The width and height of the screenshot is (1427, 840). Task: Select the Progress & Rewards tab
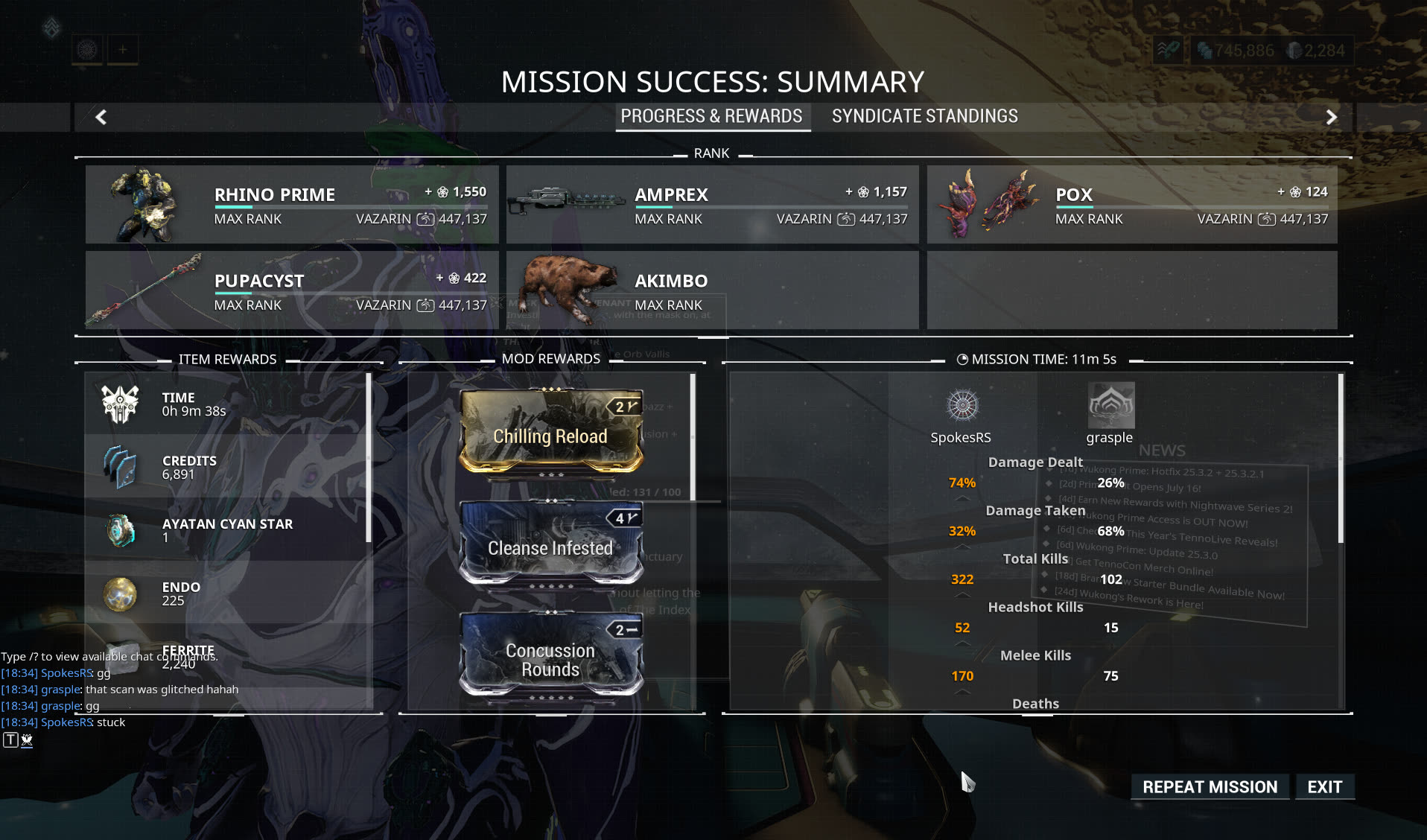711,116
